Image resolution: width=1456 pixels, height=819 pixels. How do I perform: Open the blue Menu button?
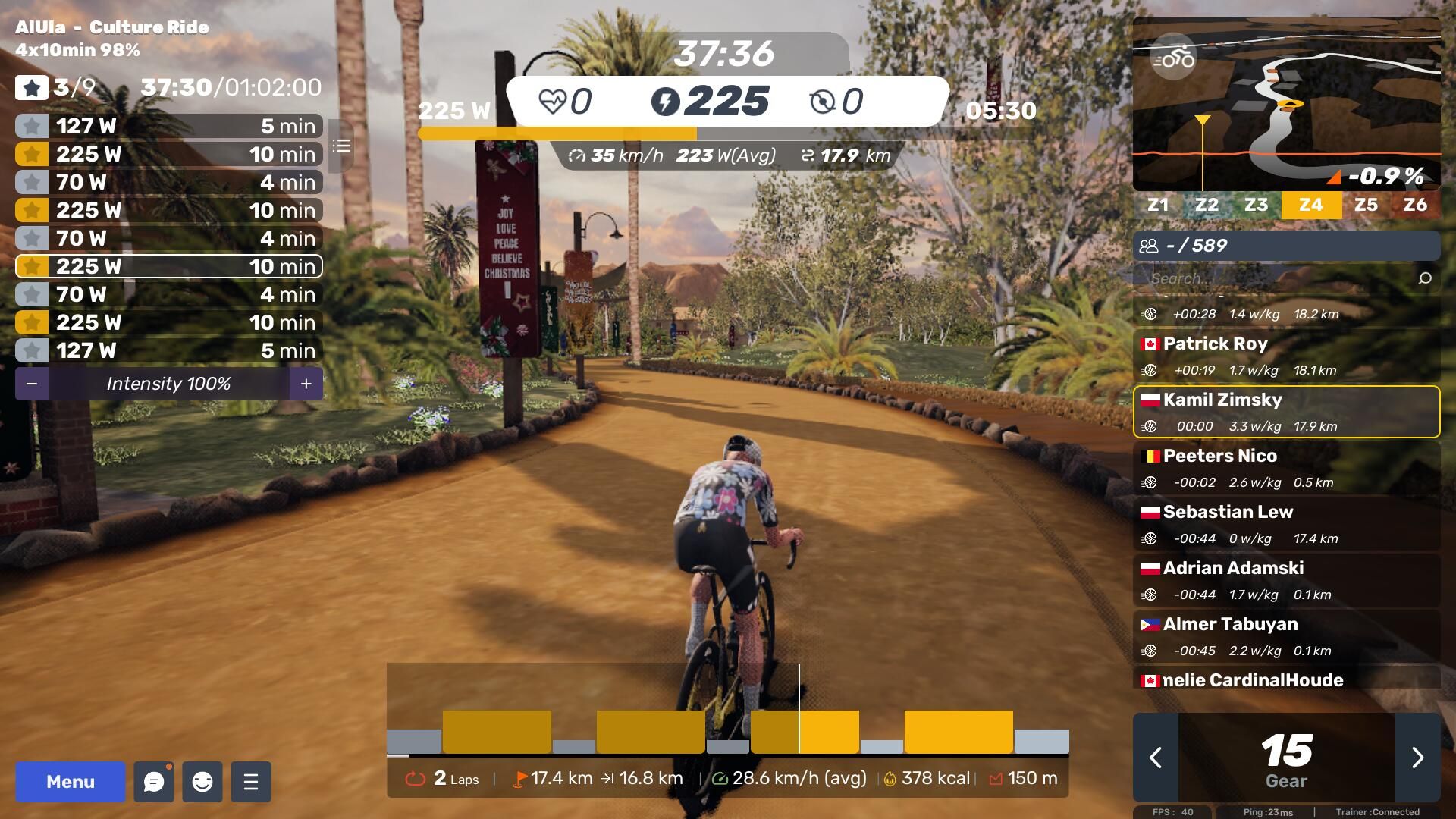71,782
